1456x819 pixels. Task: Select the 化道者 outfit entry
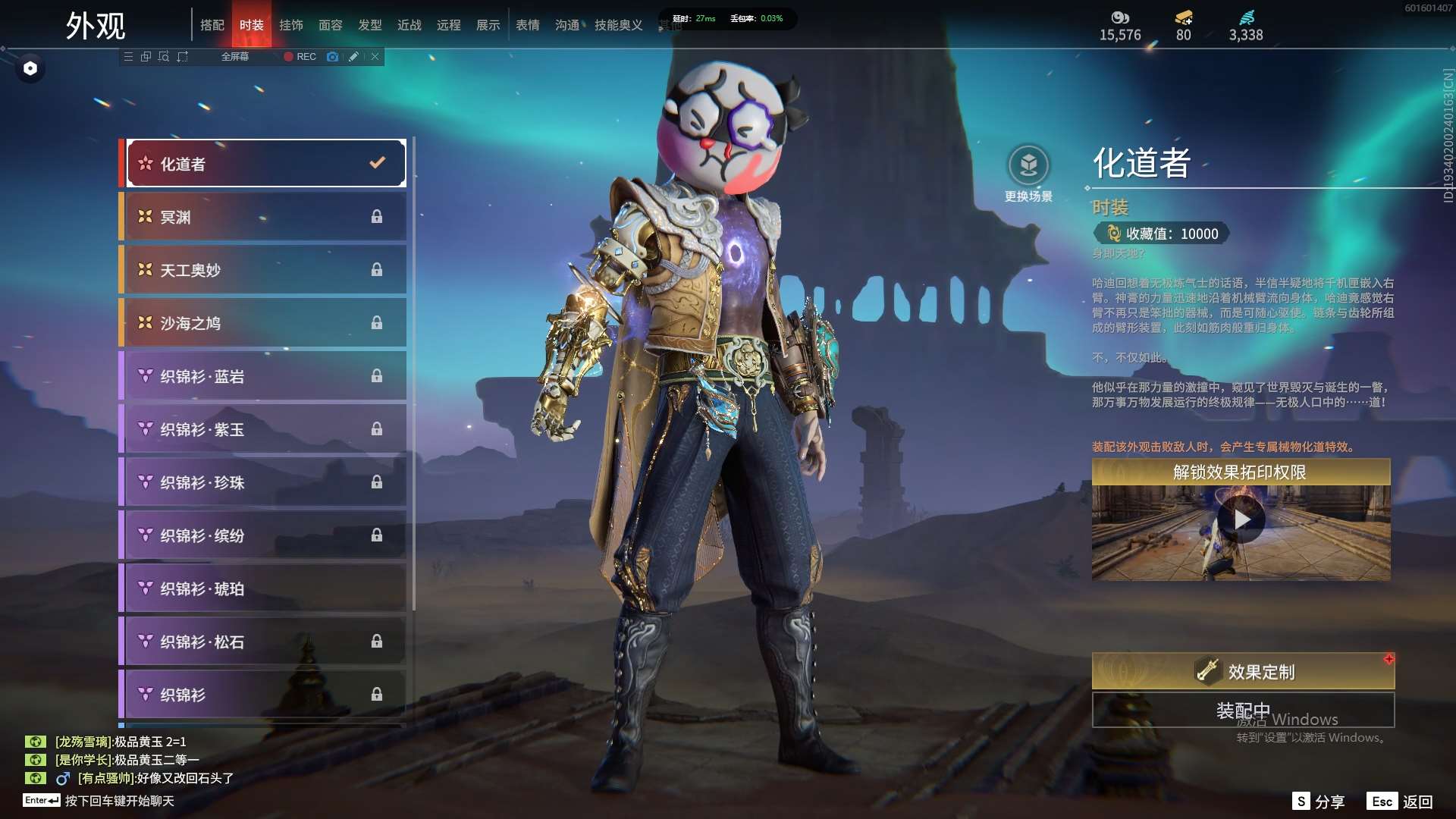265,164
